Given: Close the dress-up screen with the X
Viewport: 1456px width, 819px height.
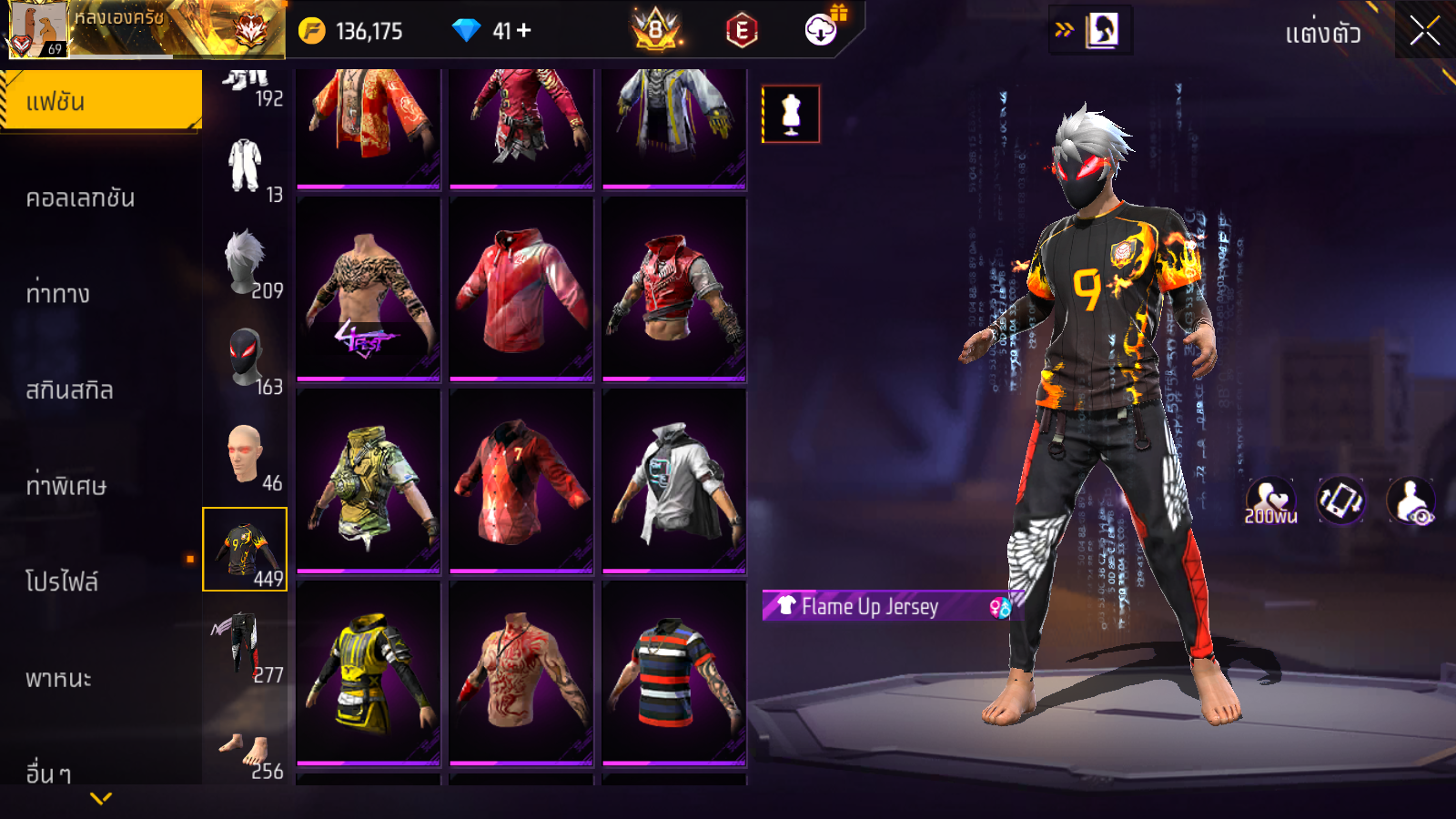Looking at the screenshot, I should coord(1424,32).
